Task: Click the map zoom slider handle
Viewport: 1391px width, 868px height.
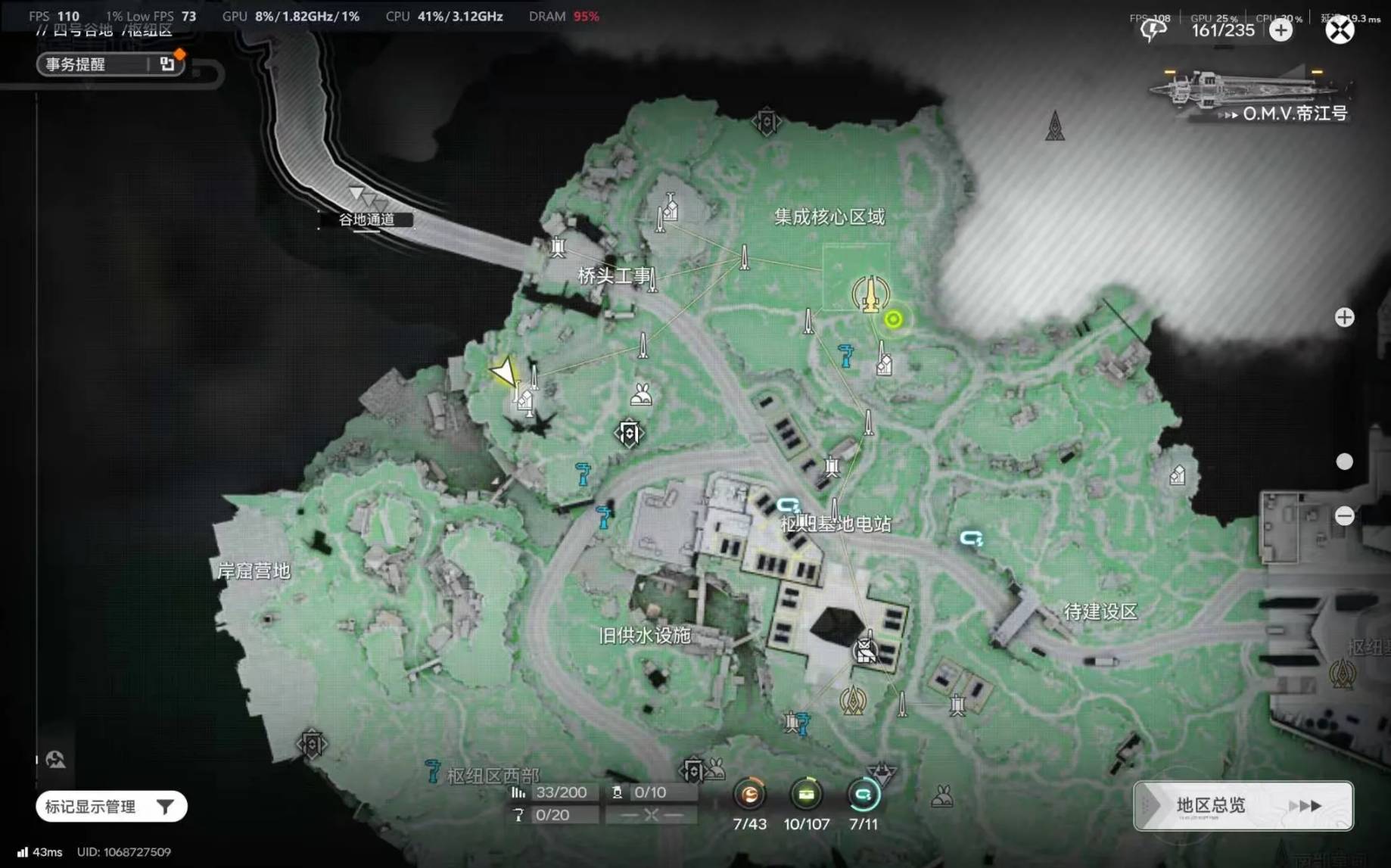Action: pos(1344,462)
